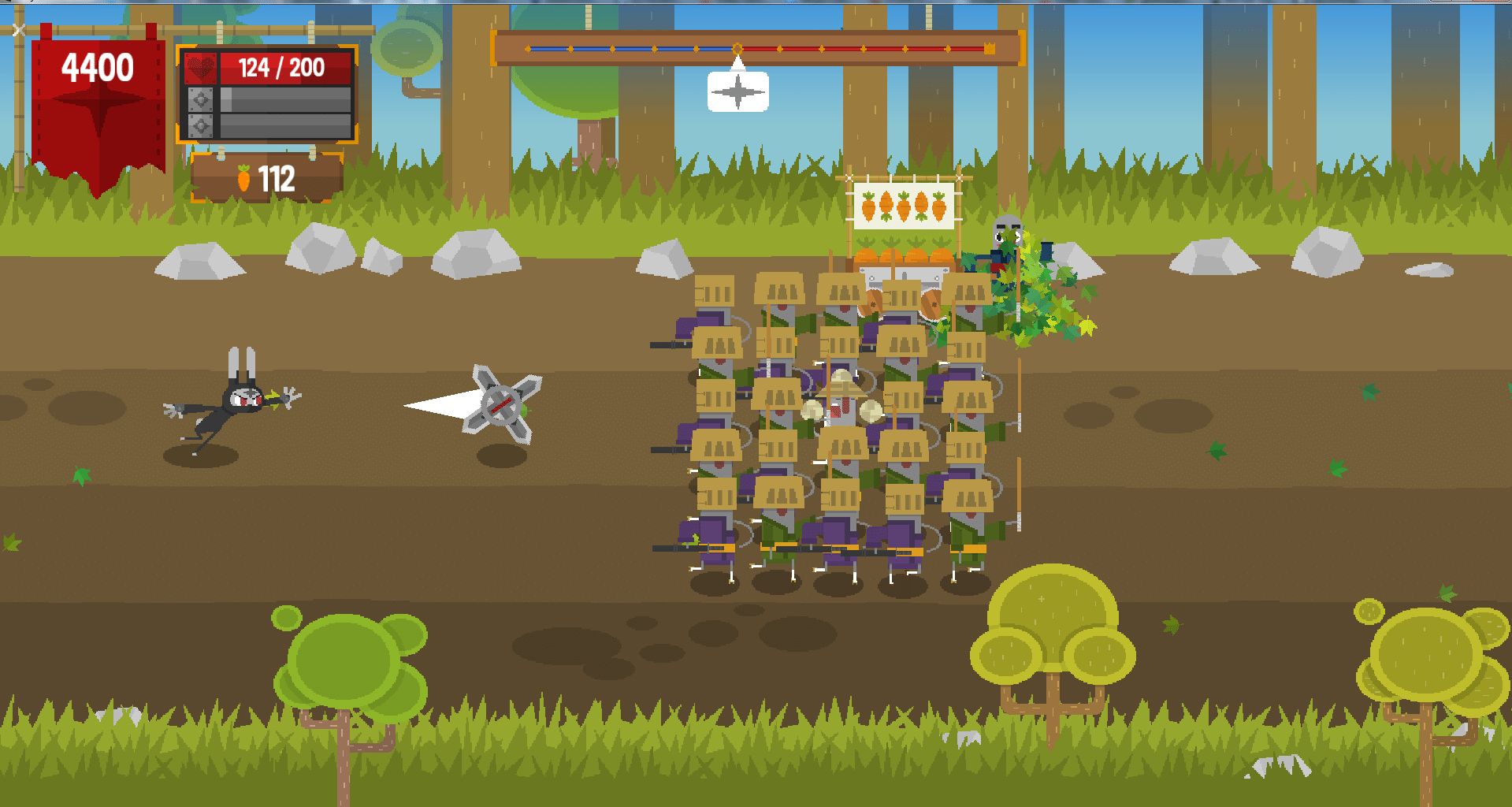Screen dimensions: 1512x807
Task: Click the heart icon beside the health bar
Action: pyautogui.click(x=201, y=69)
